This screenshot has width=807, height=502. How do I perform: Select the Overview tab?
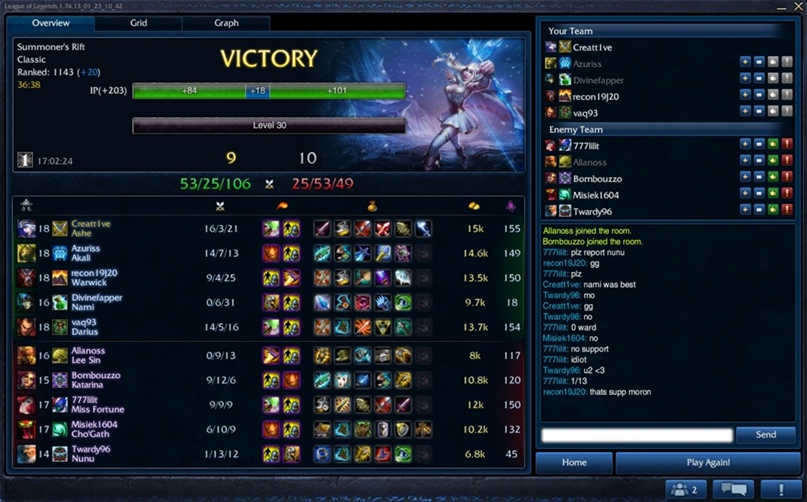click(50, 22)
